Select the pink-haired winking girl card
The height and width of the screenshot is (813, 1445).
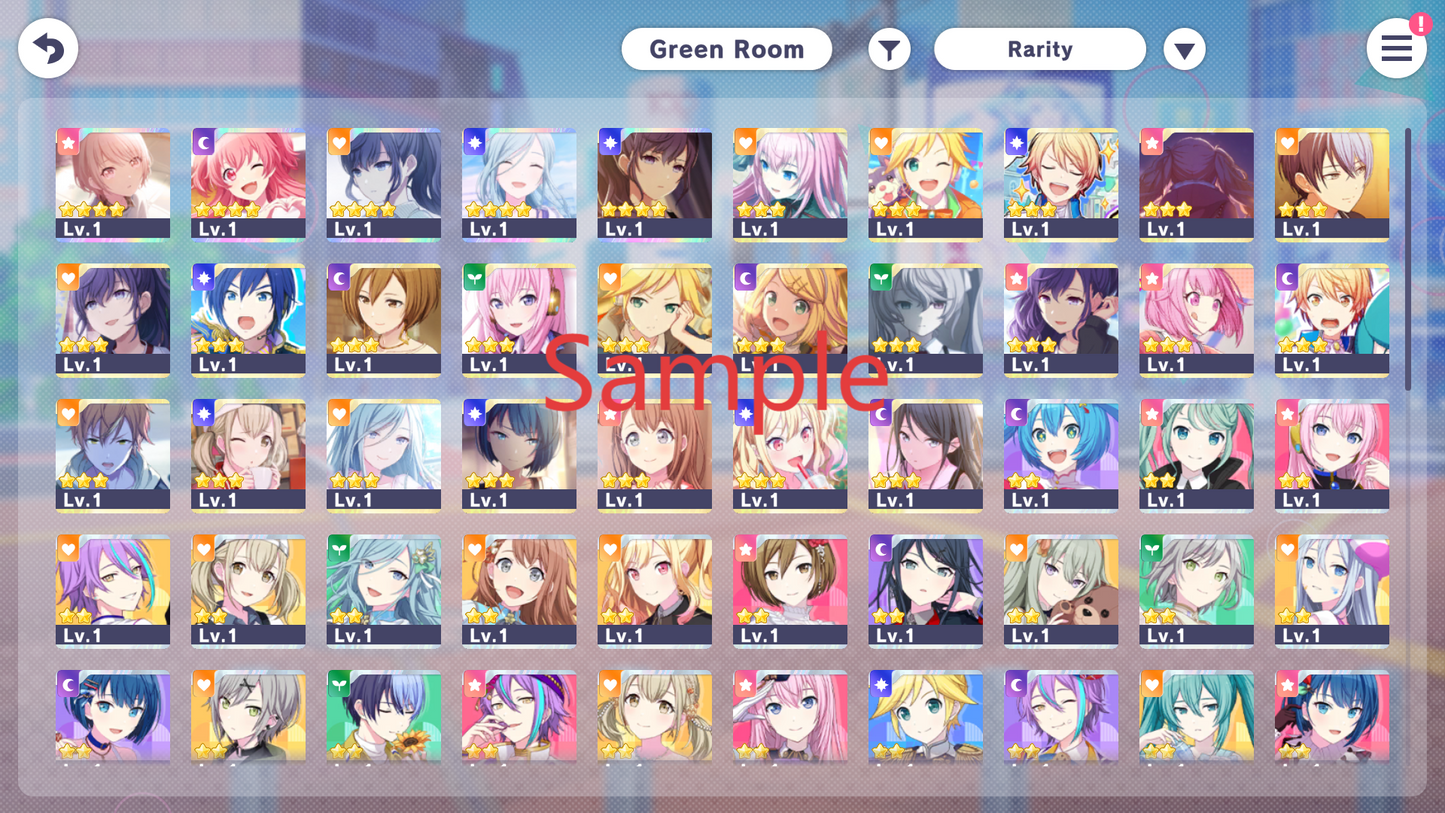tap(248, 183)
